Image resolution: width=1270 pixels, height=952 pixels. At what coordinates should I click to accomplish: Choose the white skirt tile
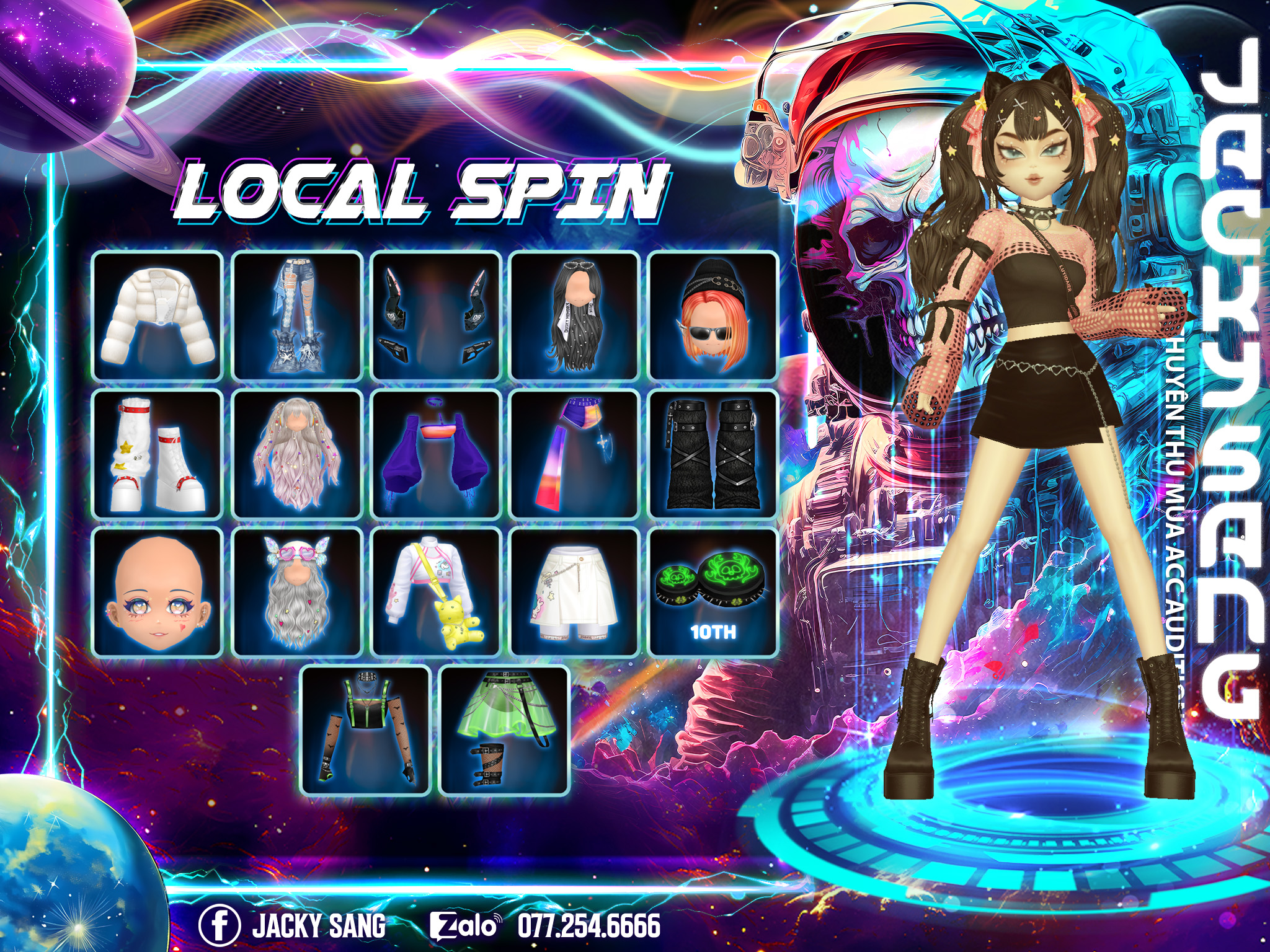click(x=575, y=593)
